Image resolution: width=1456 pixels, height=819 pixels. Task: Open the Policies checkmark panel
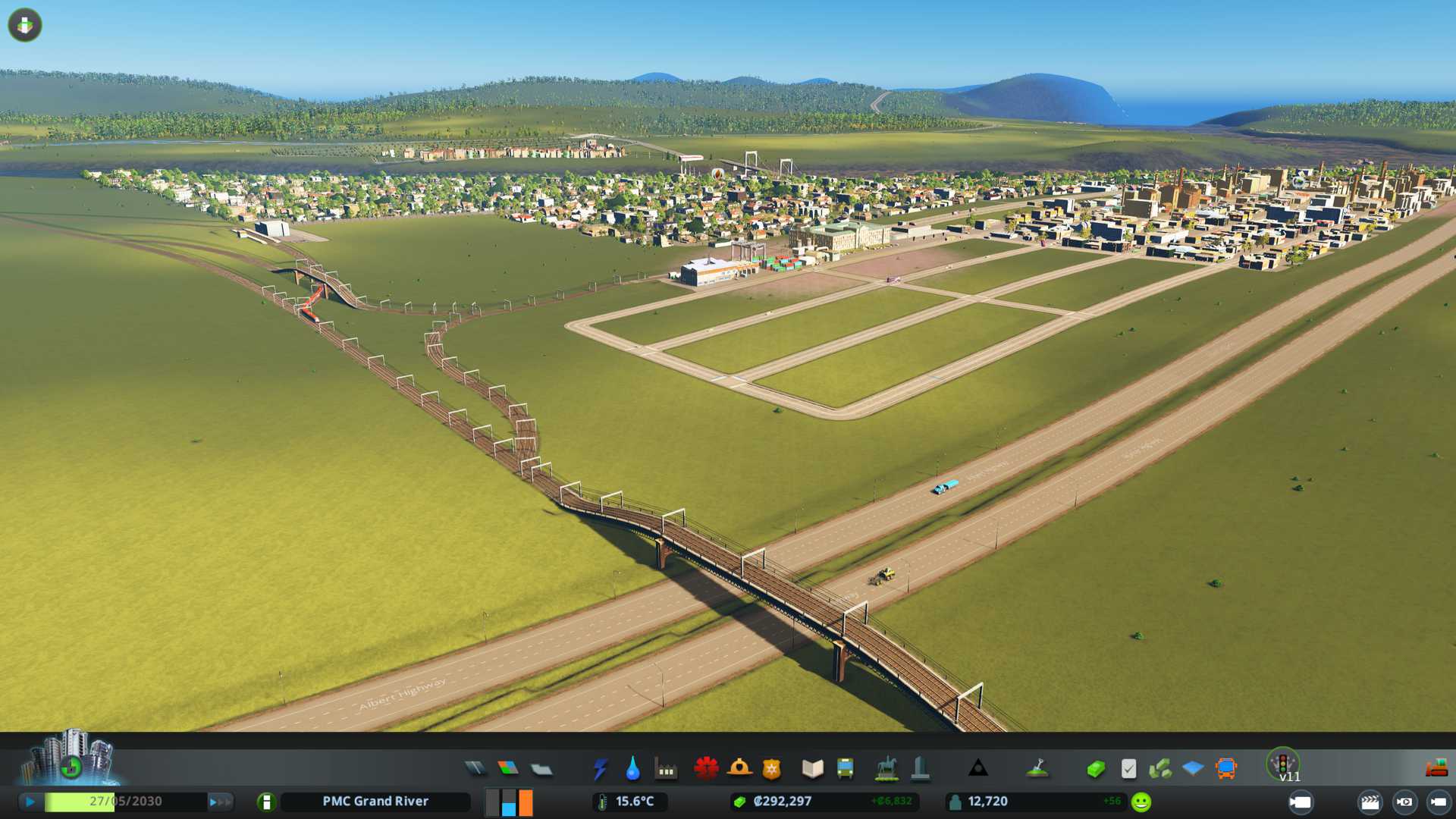1128,769
